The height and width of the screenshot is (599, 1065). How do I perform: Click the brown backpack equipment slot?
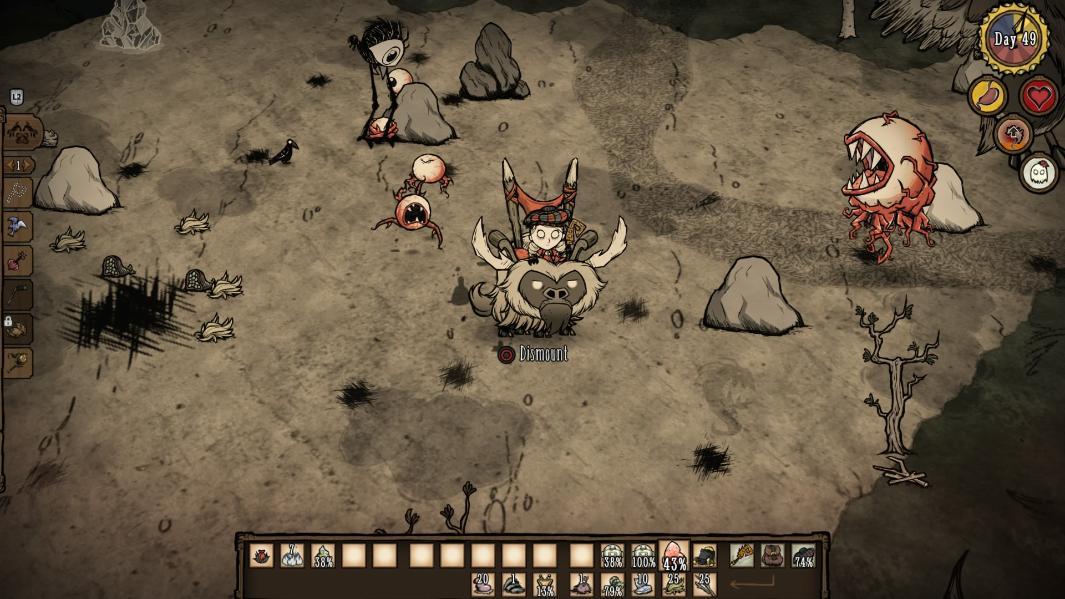(x=772, y=556)
